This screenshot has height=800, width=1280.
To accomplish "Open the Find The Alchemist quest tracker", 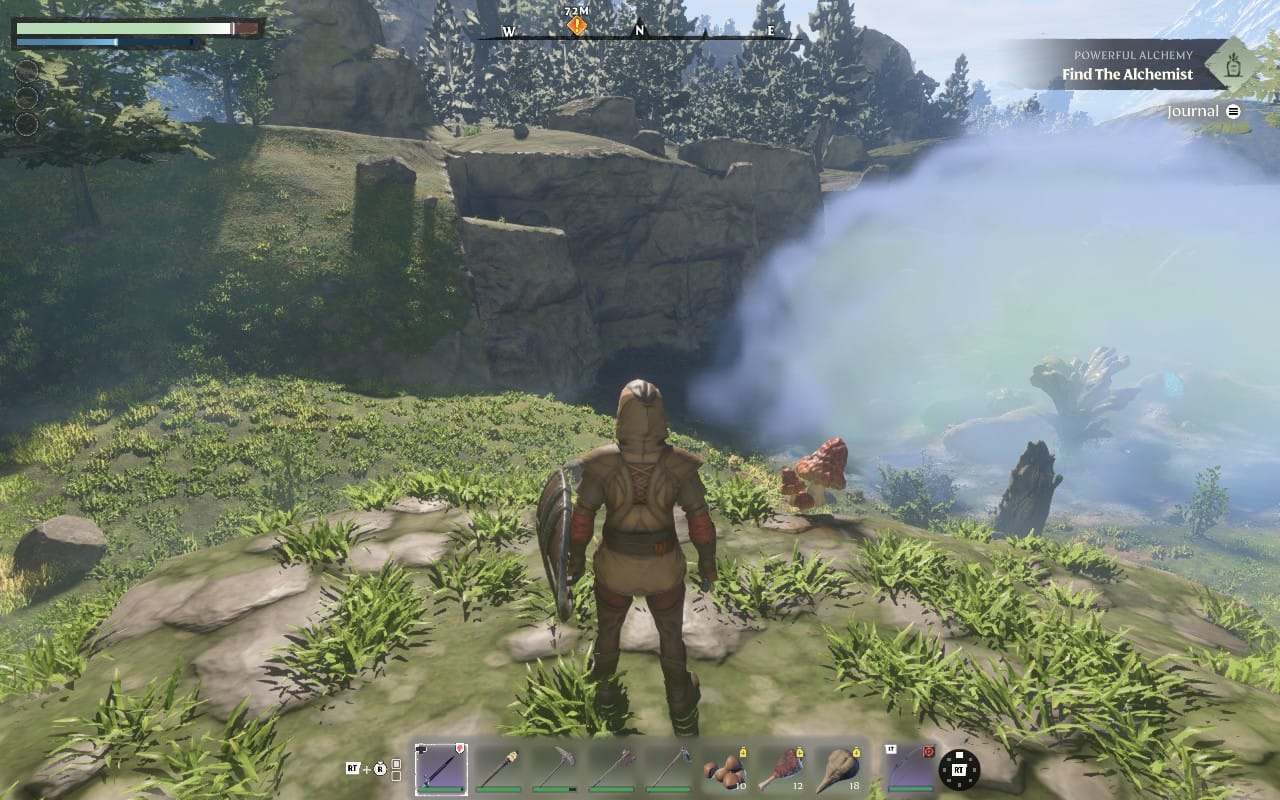I will 1127,74.
